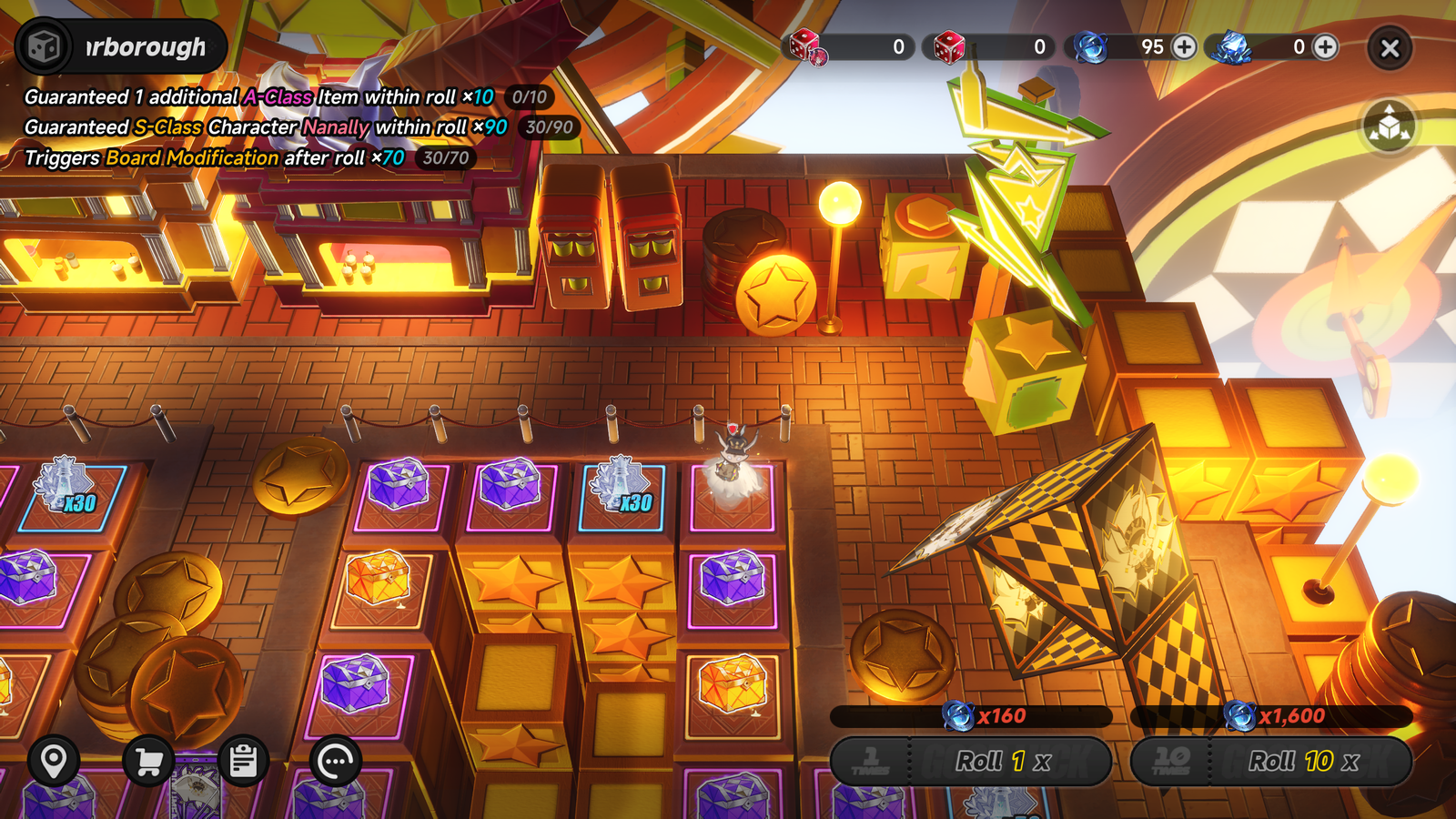The height and width of the screenshot is (819, 1456).
Task: Add more blue orb currency
Action: click(x=1184, y=47)
